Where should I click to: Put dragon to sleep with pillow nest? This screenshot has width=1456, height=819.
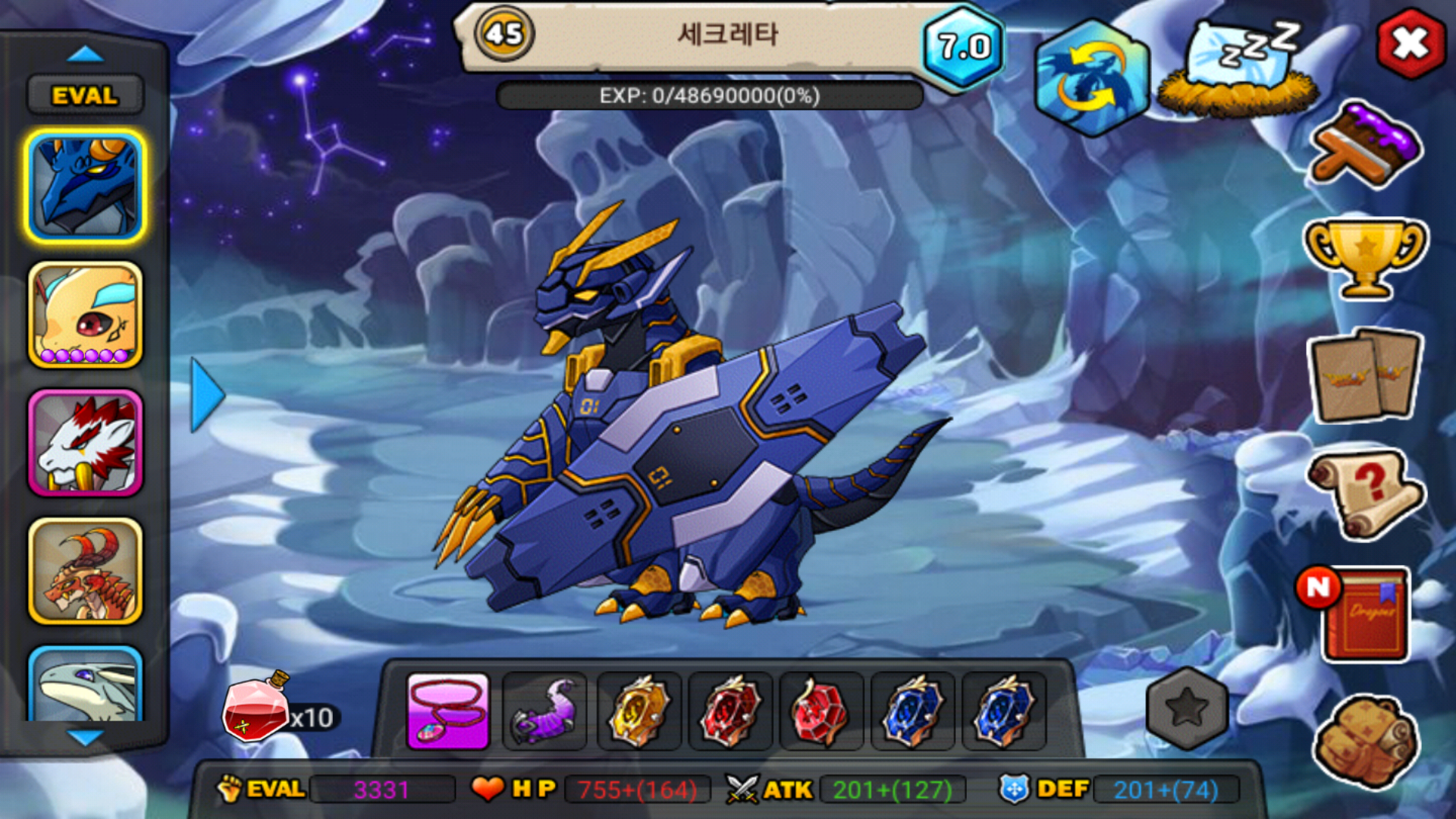(x=1239, y=70)
